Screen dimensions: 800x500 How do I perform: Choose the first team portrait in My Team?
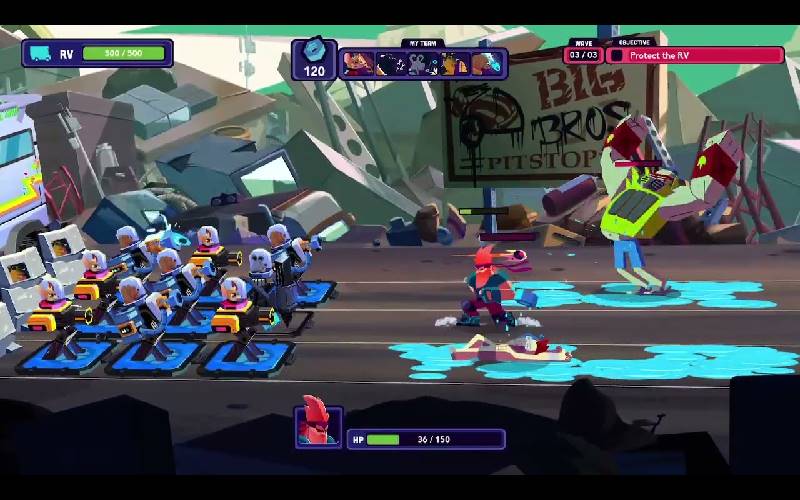[x=358, y=64]
